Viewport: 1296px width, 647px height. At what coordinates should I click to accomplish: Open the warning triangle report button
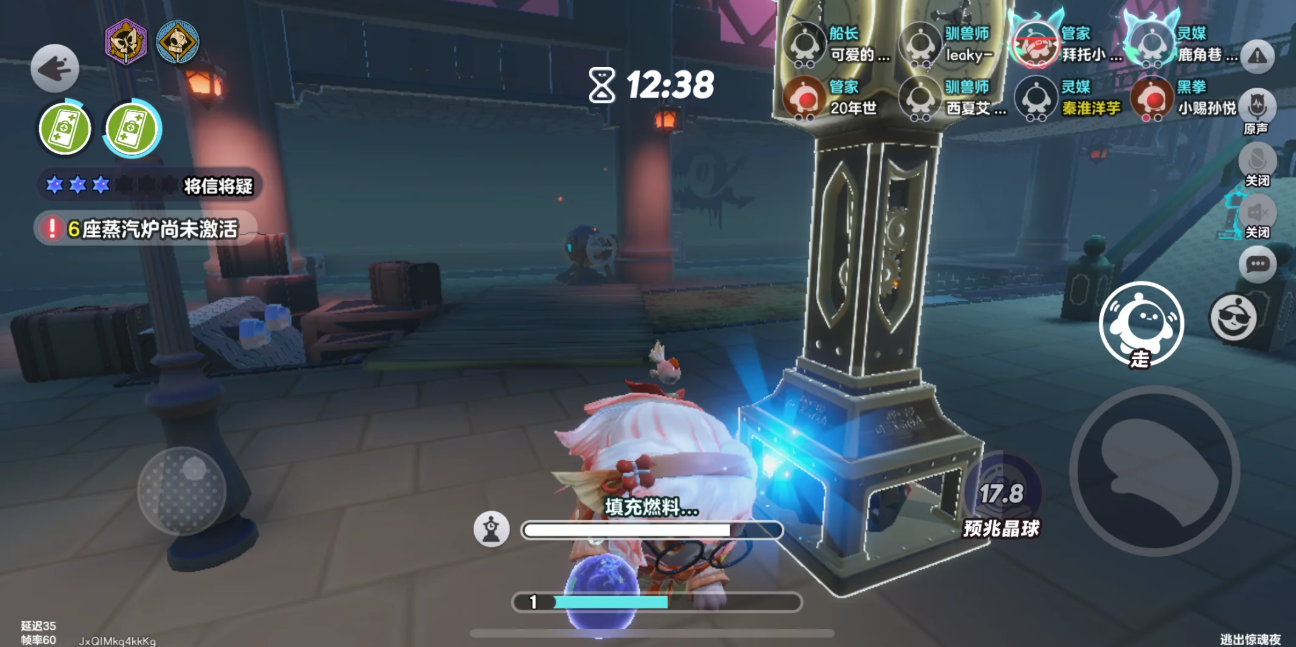click(x=1257, y=56)
